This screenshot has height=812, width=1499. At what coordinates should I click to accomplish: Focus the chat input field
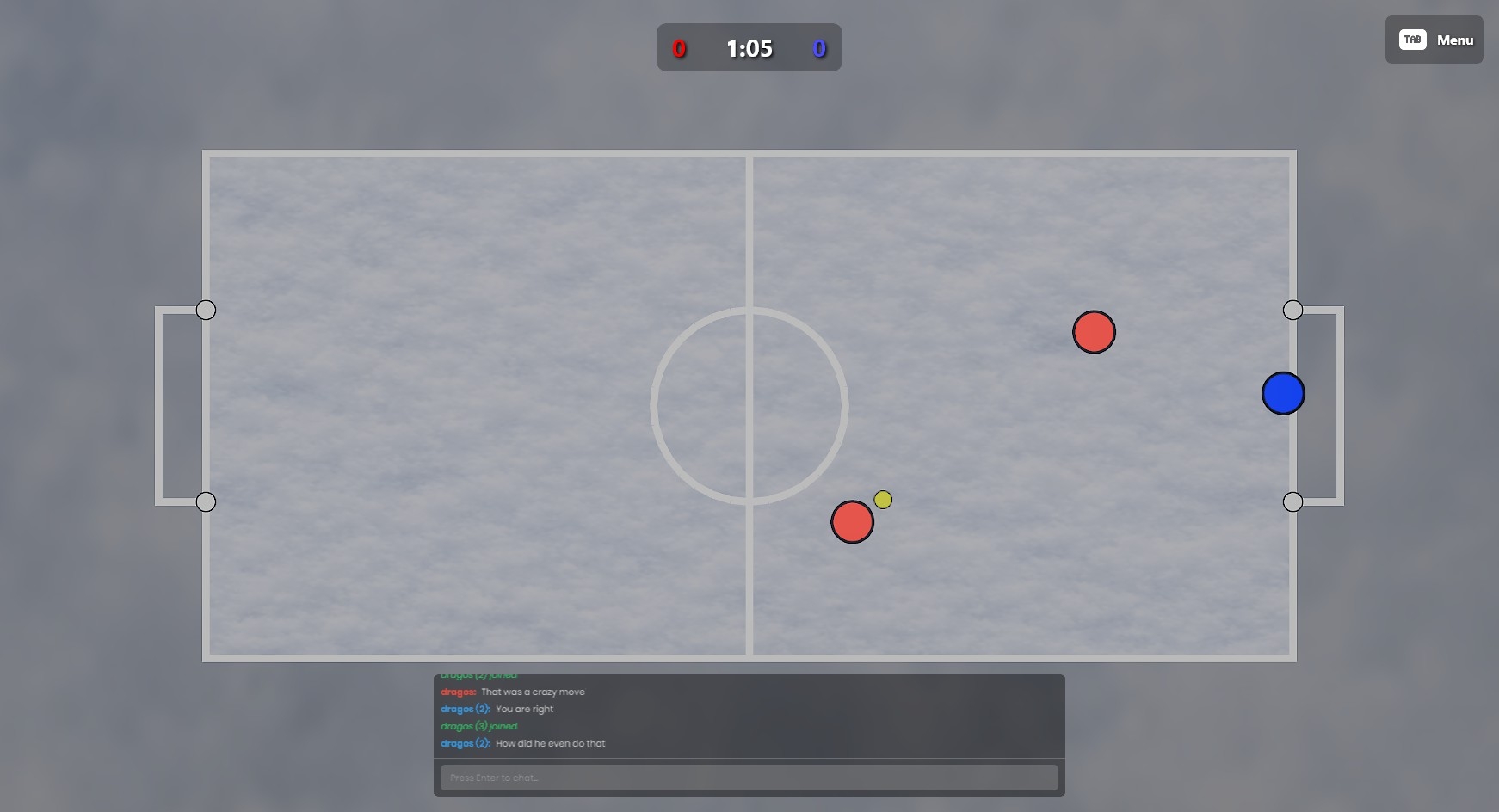(749, 778)
